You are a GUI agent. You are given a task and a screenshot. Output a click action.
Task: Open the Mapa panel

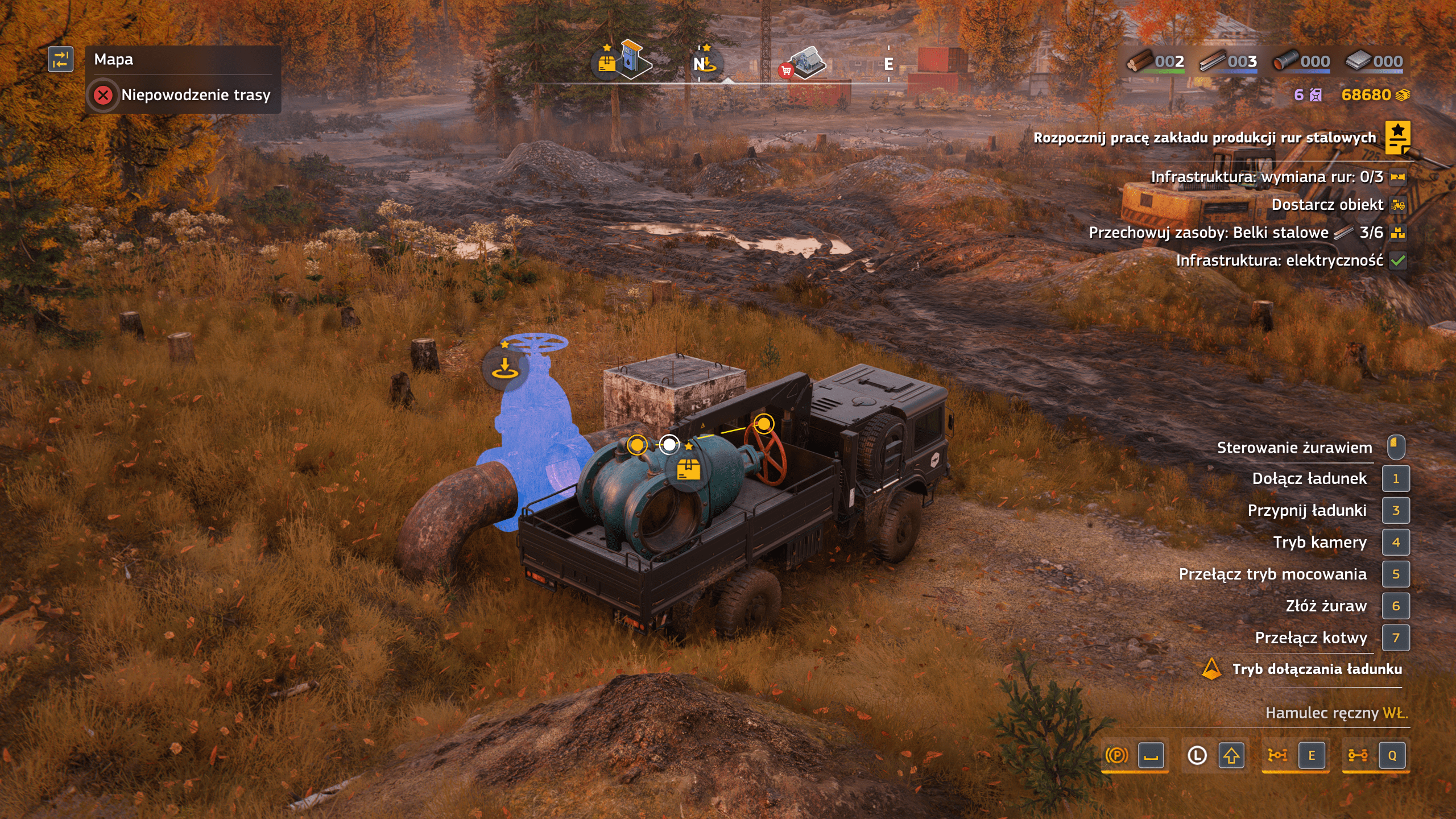pos(114,60)
